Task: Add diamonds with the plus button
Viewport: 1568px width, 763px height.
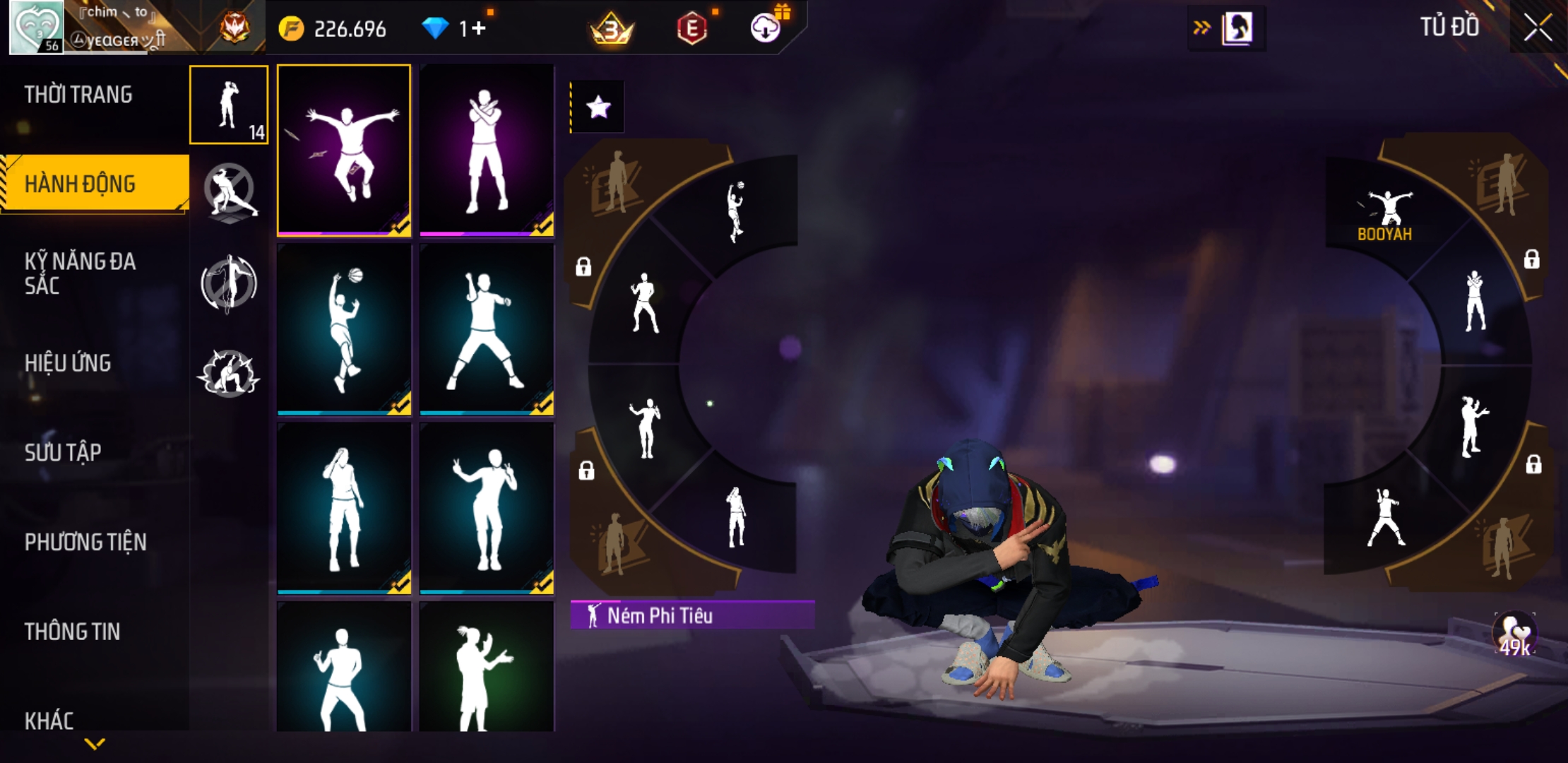Action: (479, 28)
